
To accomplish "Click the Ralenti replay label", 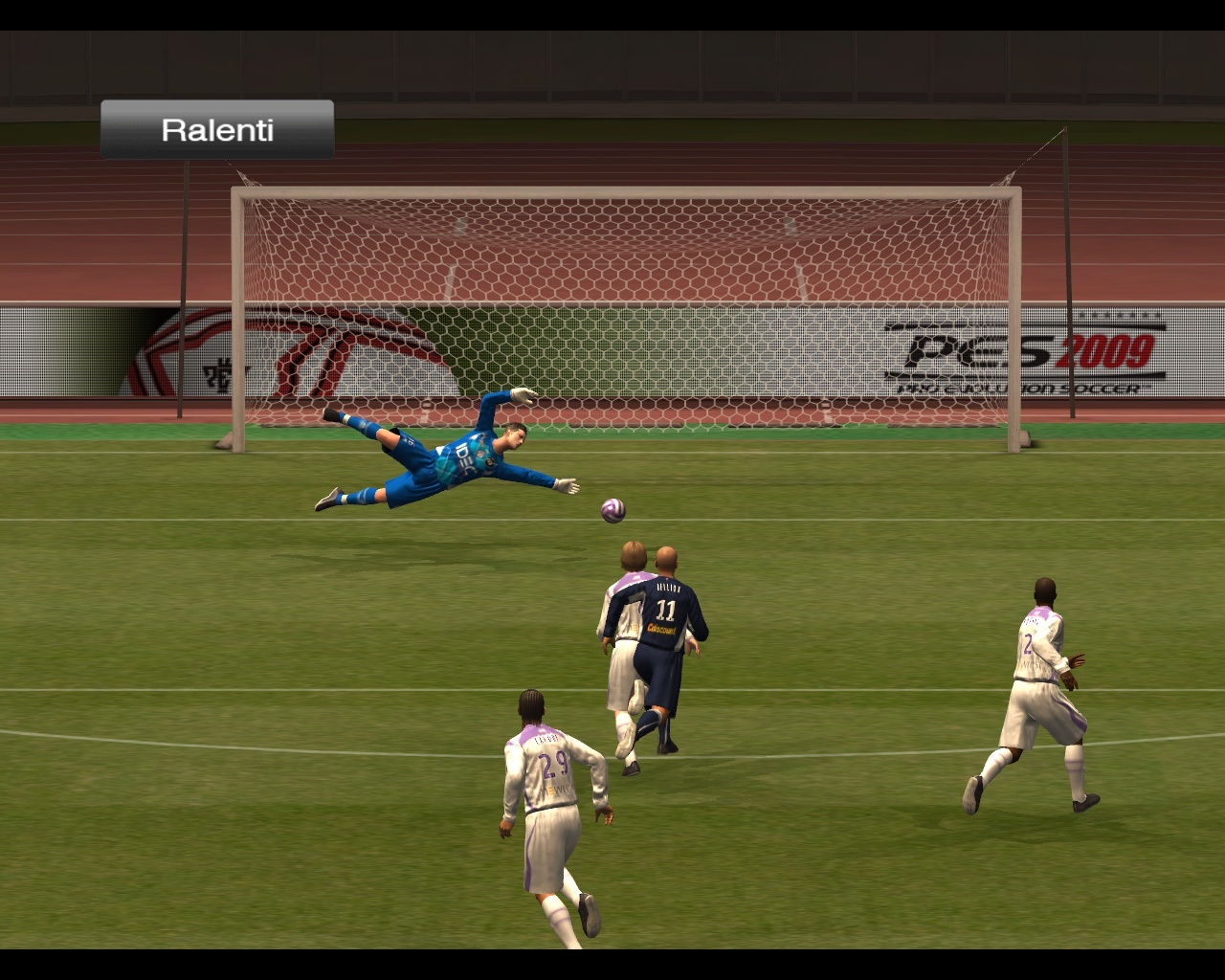I will click(x=217, y=130).
